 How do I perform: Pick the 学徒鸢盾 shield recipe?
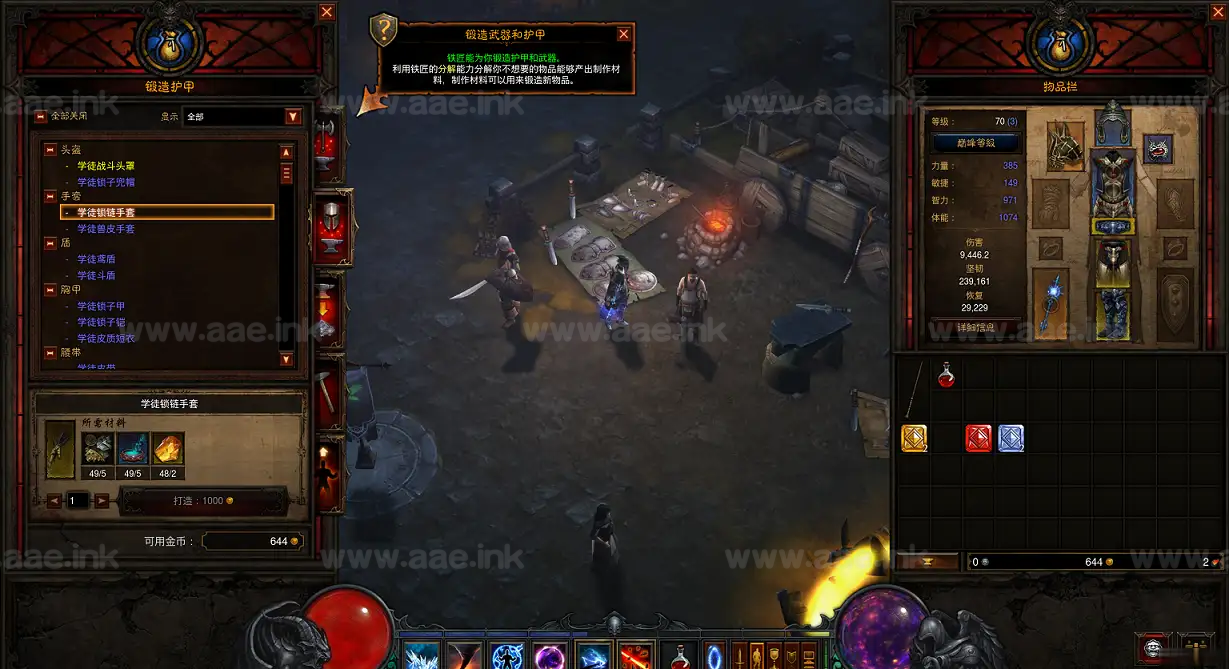(96, 259)
